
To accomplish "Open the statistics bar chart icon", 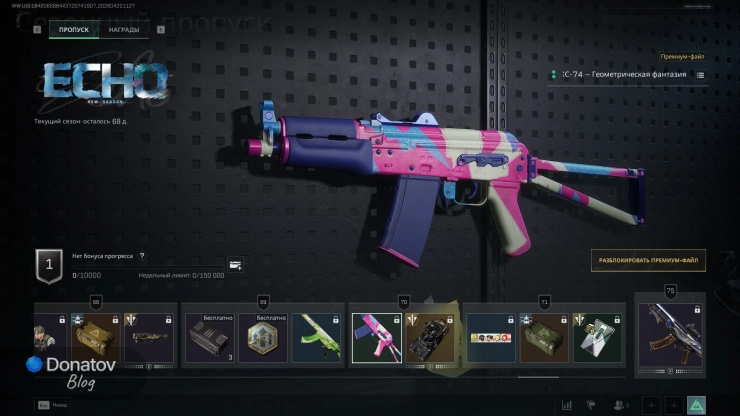I will click(x=567, y=405).
